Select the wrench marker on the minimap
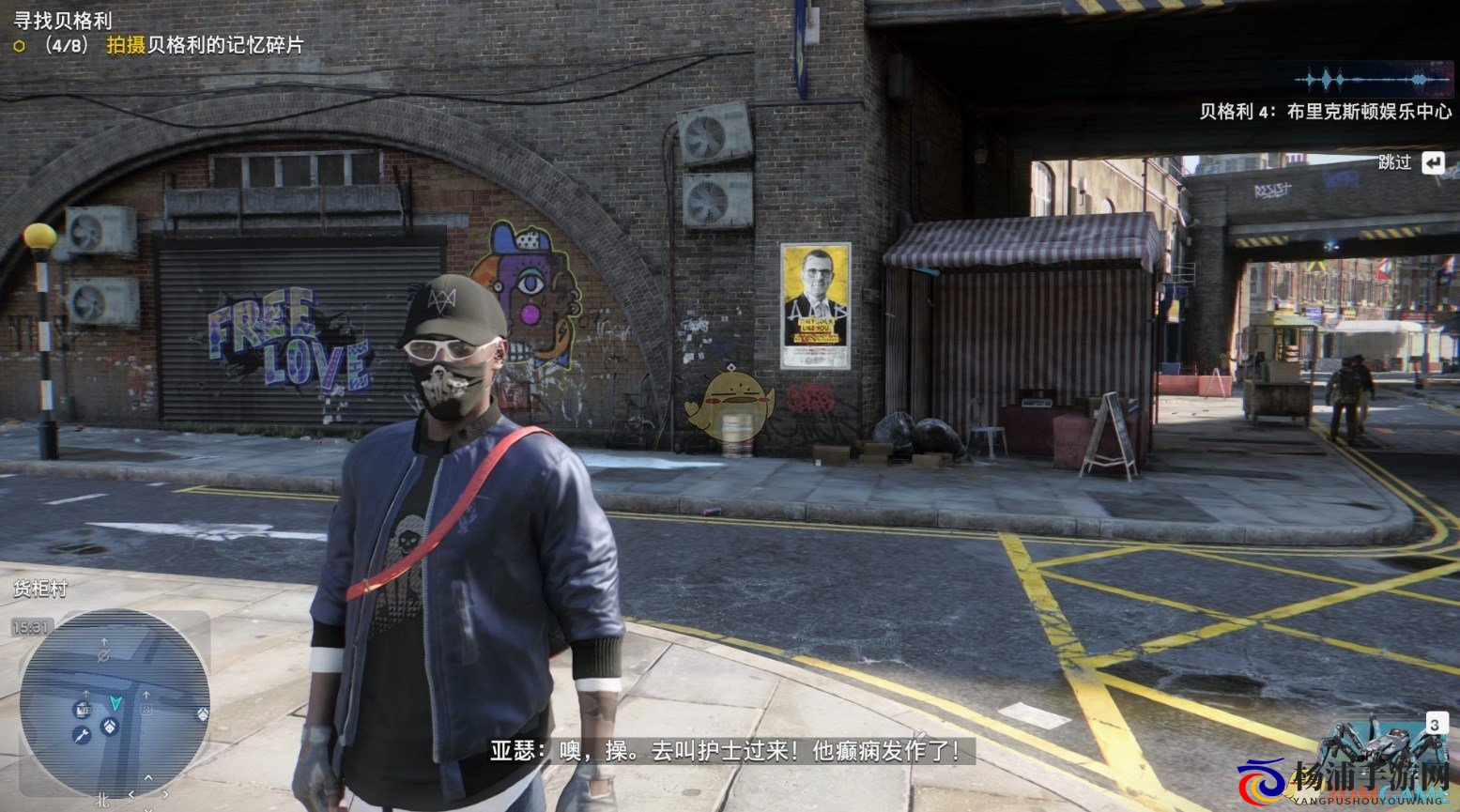Image resolution: width=1460 pixels, height=812 pixels. [82, 735]
